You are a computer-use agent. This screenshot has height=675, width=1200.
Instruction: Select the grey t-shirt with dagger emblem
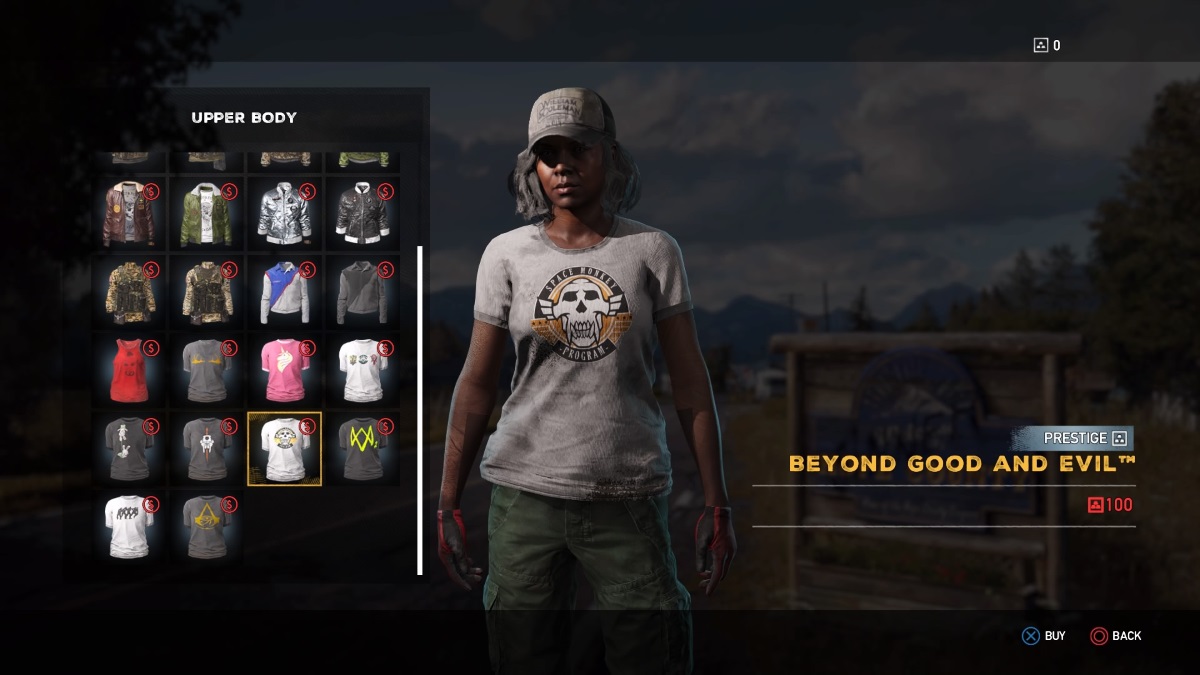click(x=207, y=448)
